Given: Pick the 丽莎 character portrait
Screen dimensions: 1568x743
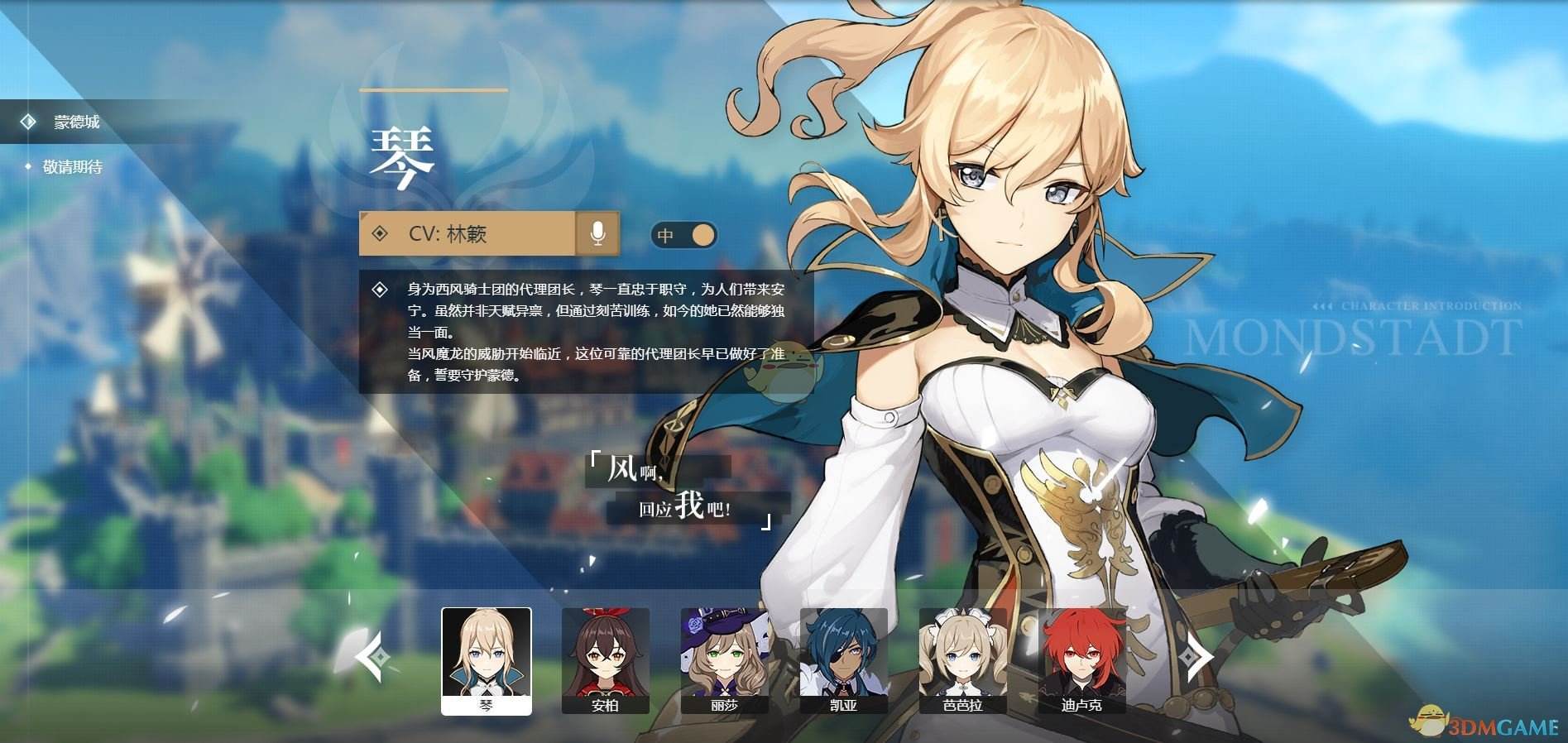Looking at the screenshot, I should pos(725,660).
